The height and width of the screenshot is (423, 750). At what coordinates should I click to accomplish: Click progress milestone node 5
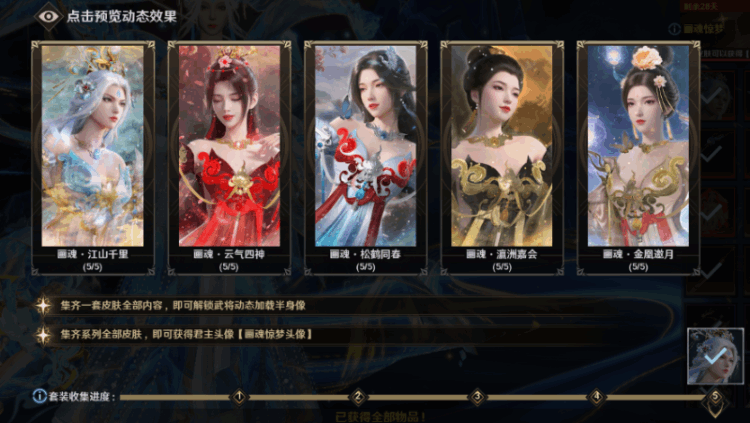[714, 396]
